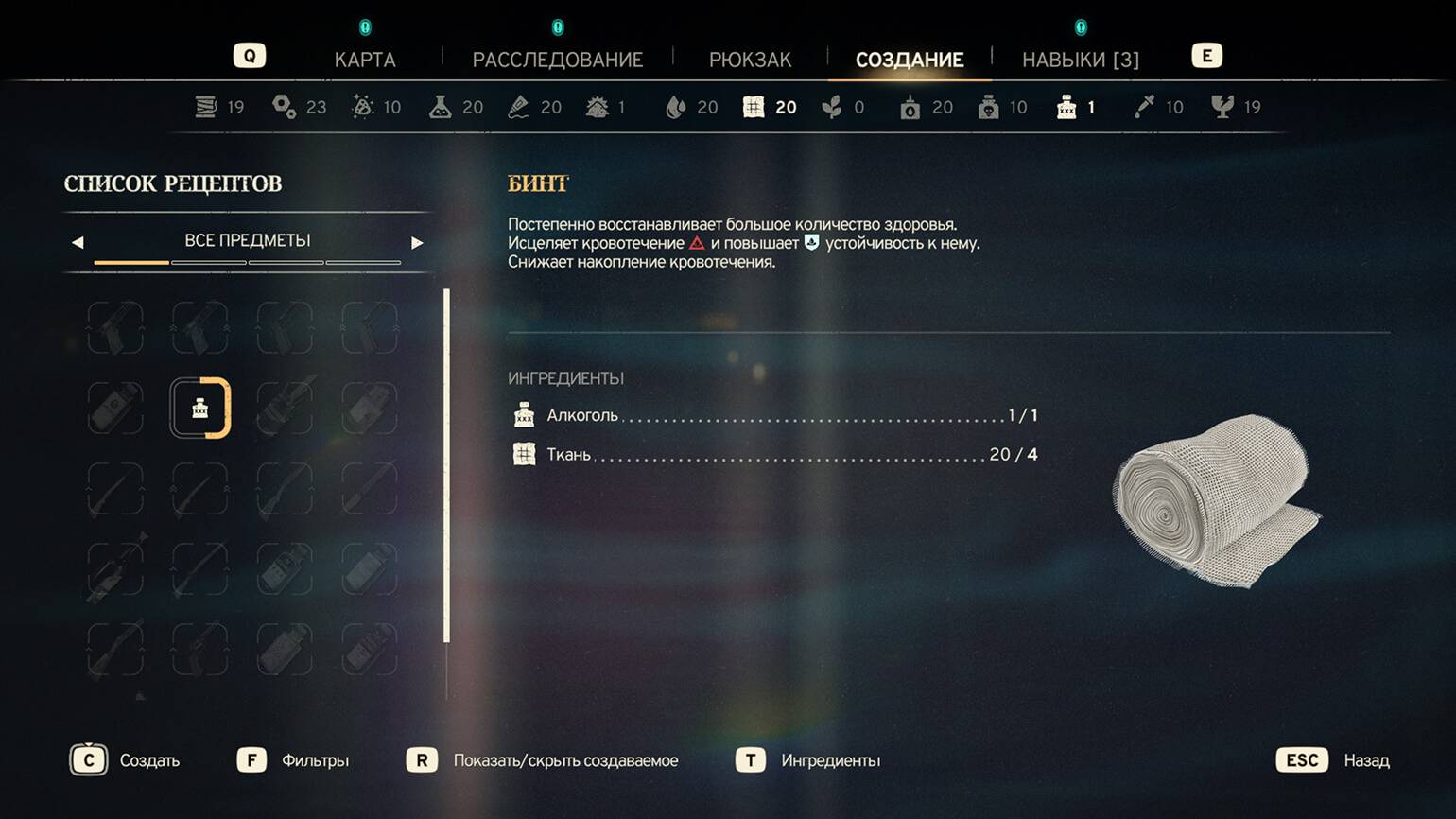Go to the Рюкзак tab
The width and height of the screenshot is (1456, 819).
[750, 60]
